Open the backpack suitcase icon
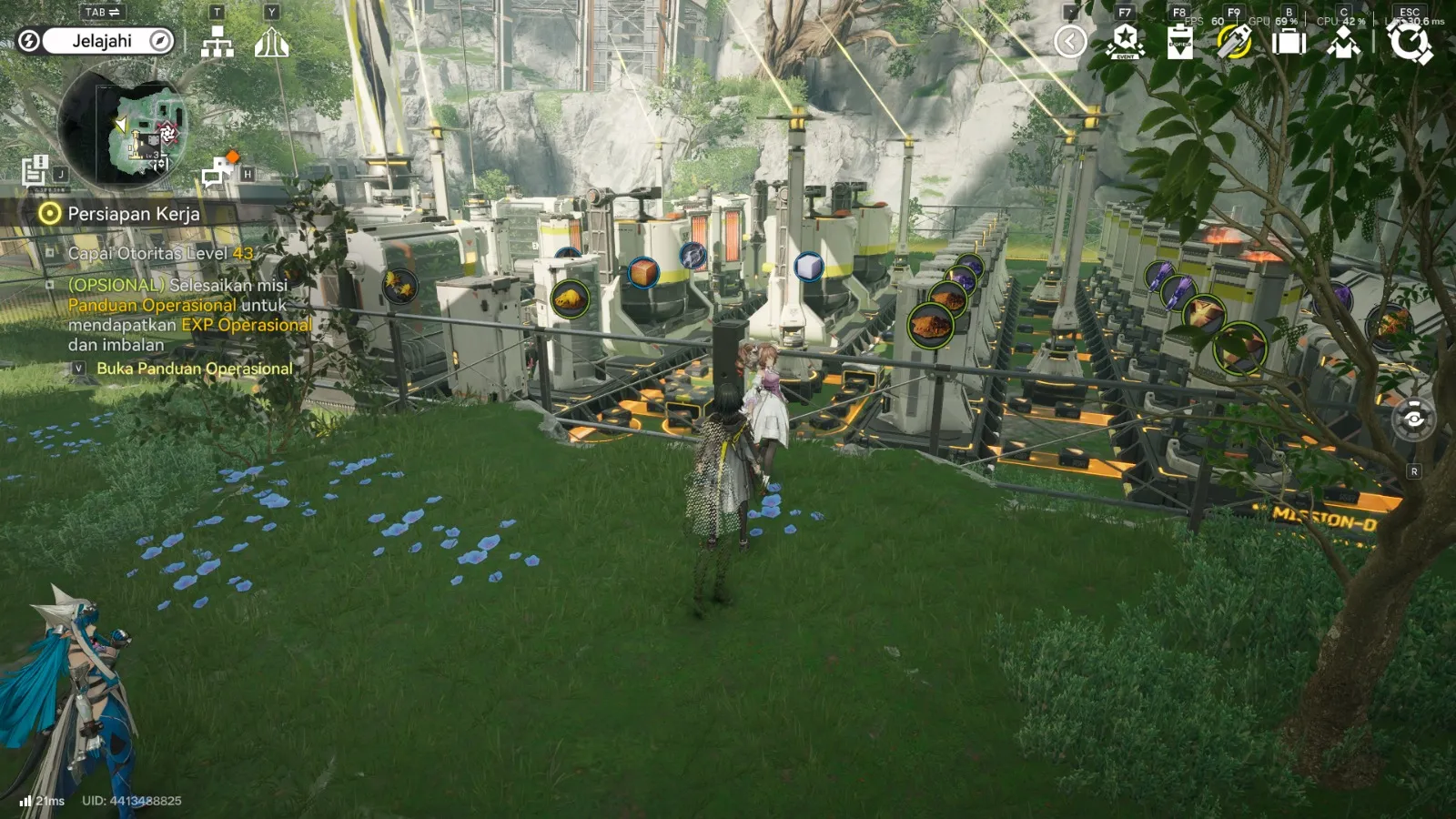 click(1289, 42)
